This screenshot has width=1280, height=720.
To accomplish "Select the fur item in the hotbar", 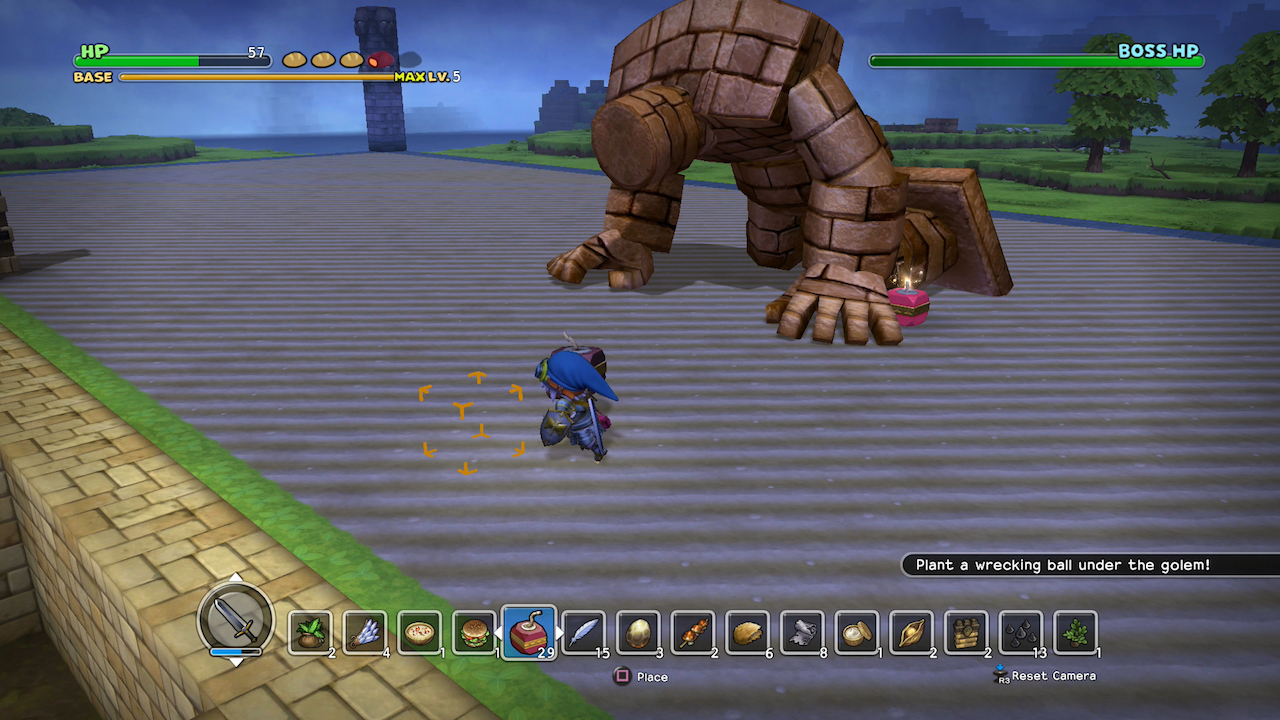I will point(803,630).
